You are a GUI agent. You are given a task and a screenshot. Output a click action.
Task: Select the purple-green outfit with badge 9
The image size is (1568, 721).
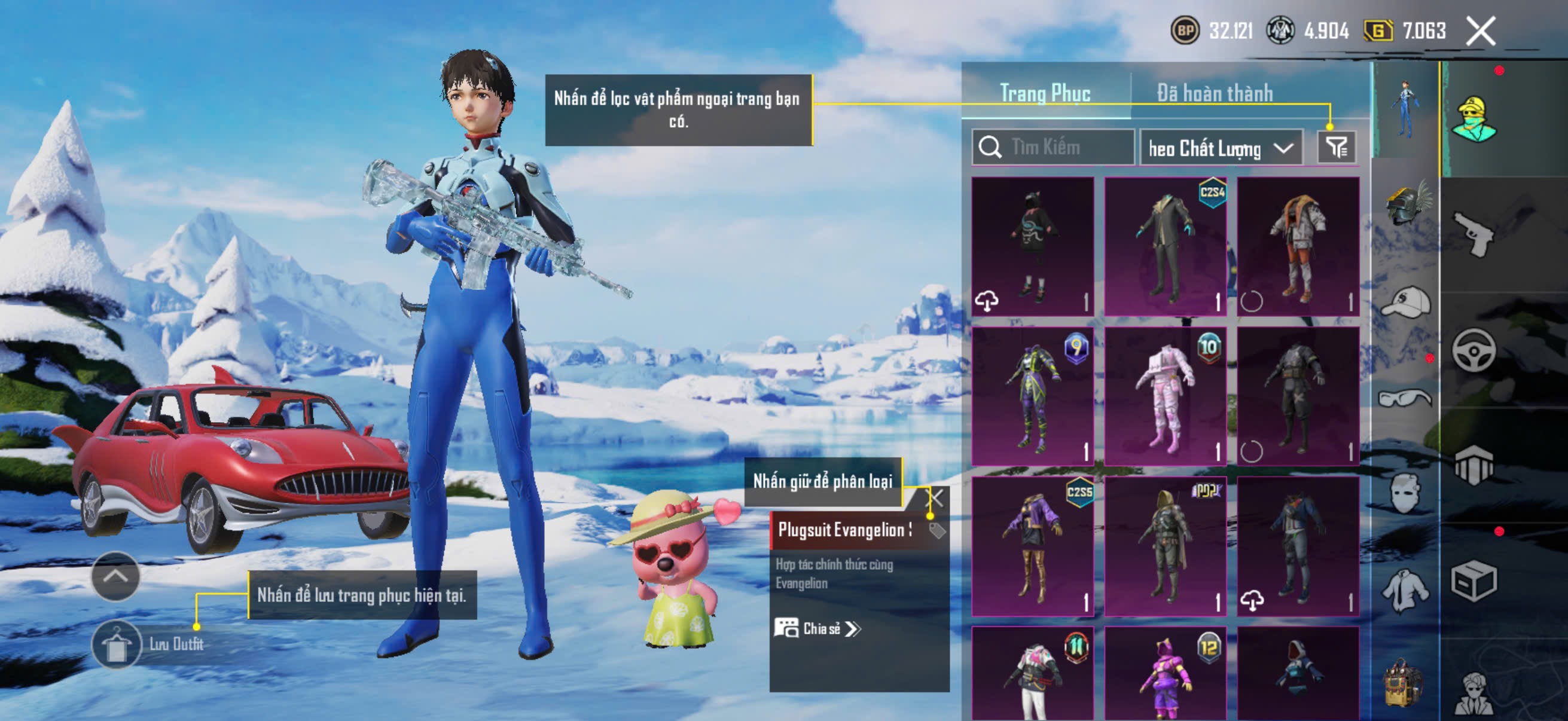point(1032,397)
